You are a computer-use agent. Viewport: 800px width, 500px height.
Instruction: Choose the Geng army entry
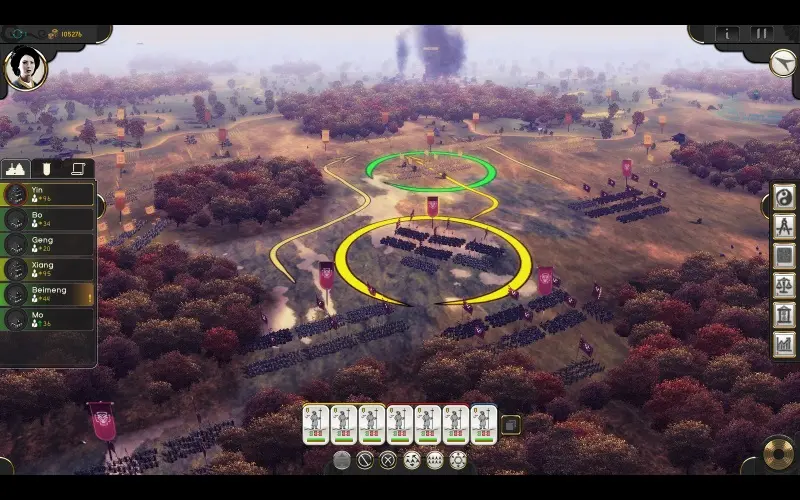click(x=50, y=243)
